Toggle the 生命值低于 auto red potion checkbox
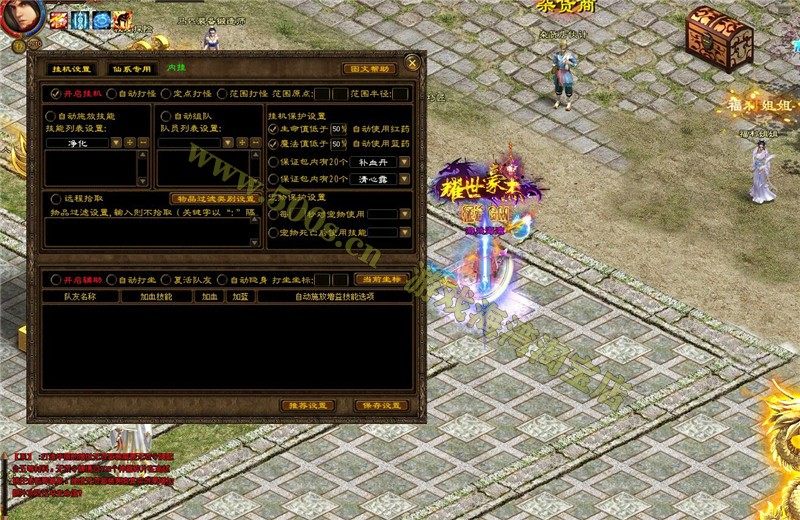 pos(273,129)
